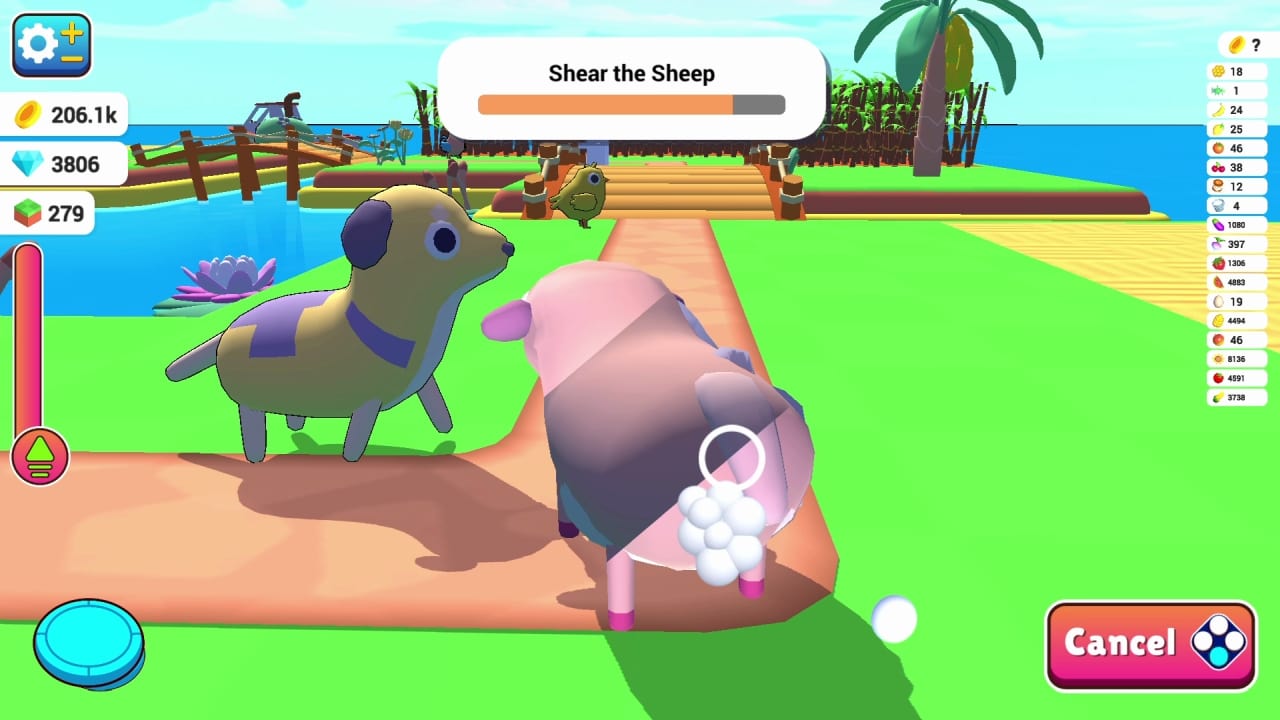
Task: Tap the diamond counter showing 3806
Action: pos(60,163)
